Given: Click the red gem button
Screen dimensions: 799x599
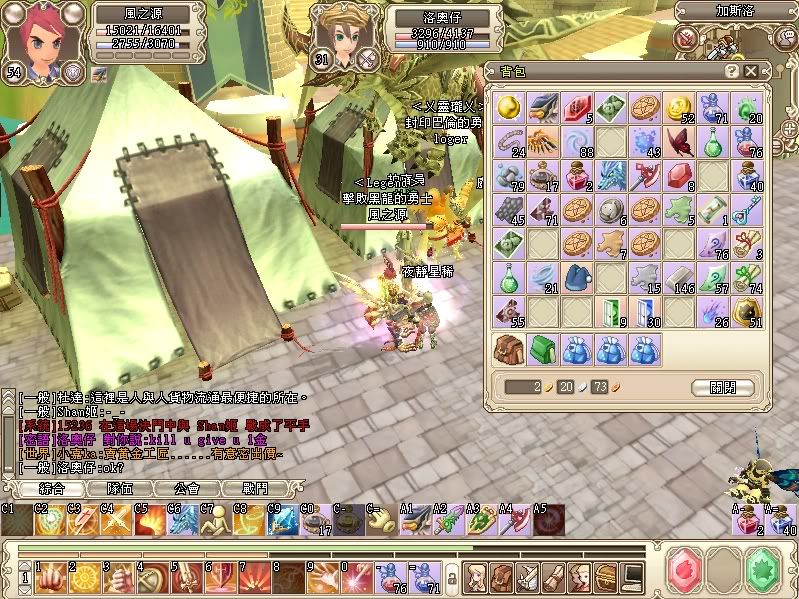Looking at the screenshot, I should tap(685, 568).
